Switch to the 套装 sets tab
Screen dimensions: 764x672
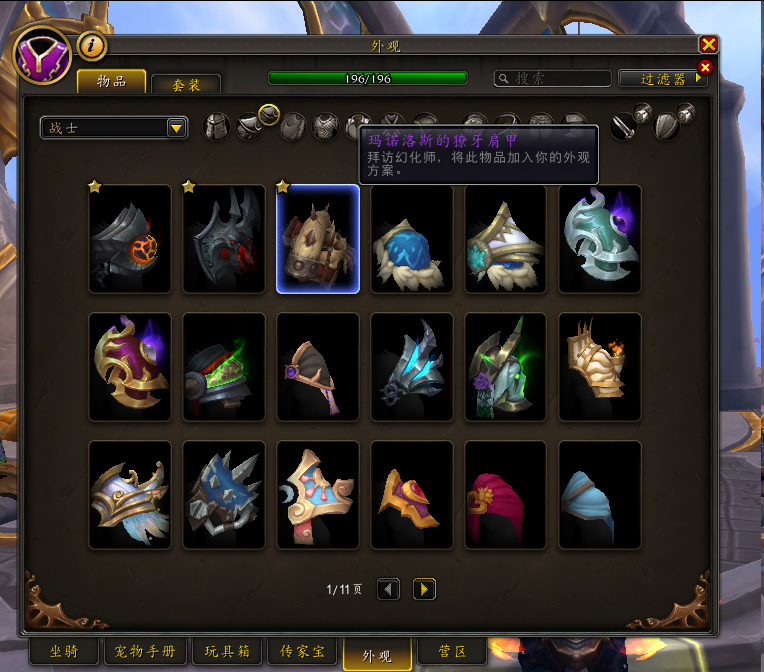[186, 85]
